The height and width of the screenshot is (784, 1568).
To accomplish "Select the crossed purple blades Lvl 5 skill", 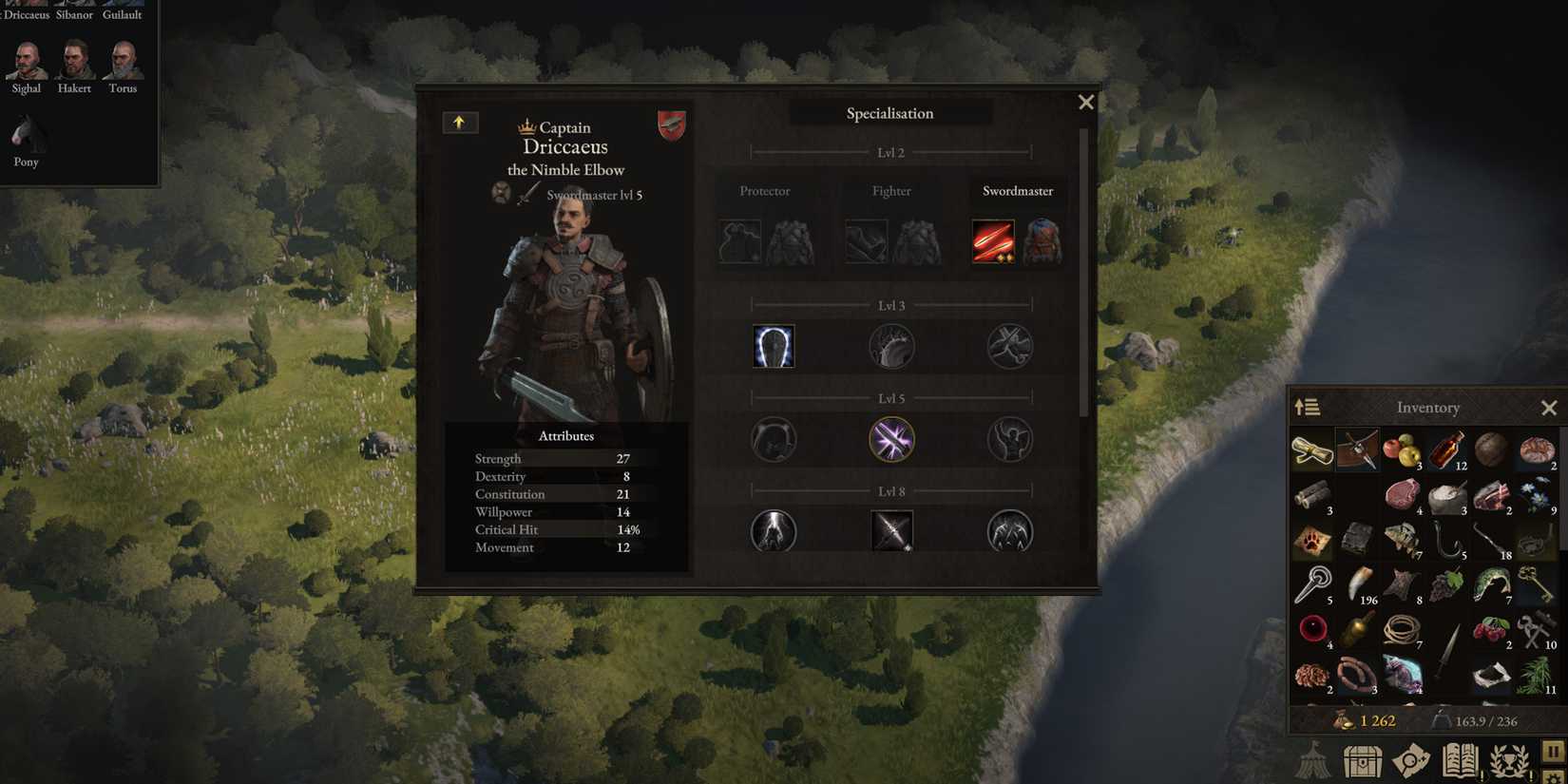I will click(891, 438).
